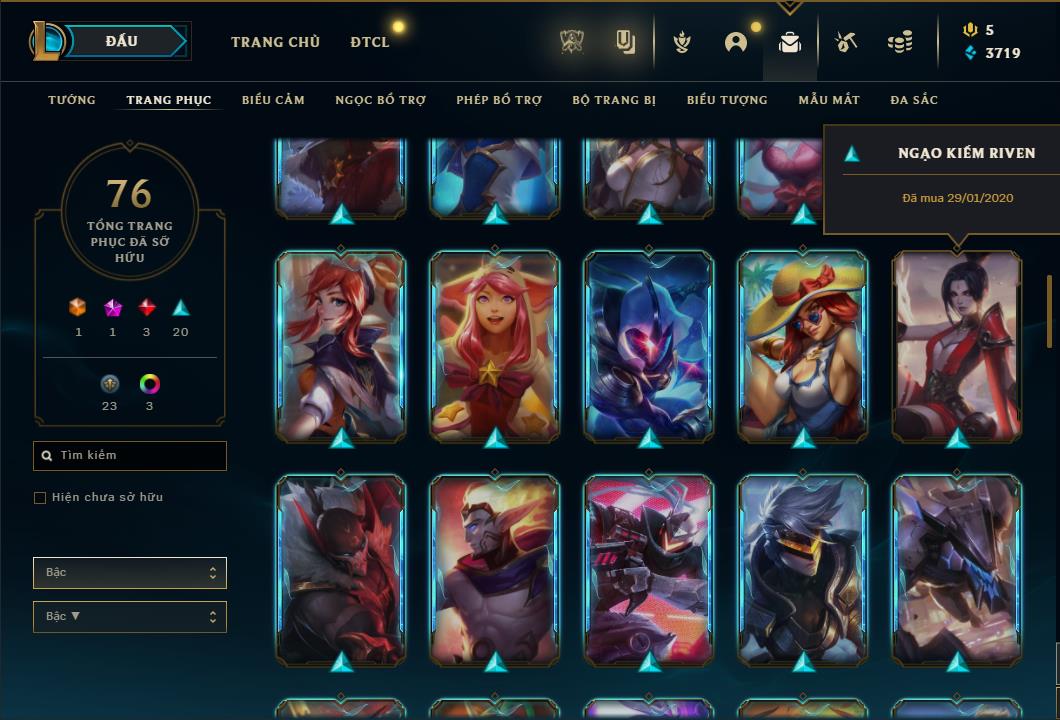
Task: Switch to the BỘ TRANG BỊ tab
Action: pyautogui.click(x=614, y=100)
